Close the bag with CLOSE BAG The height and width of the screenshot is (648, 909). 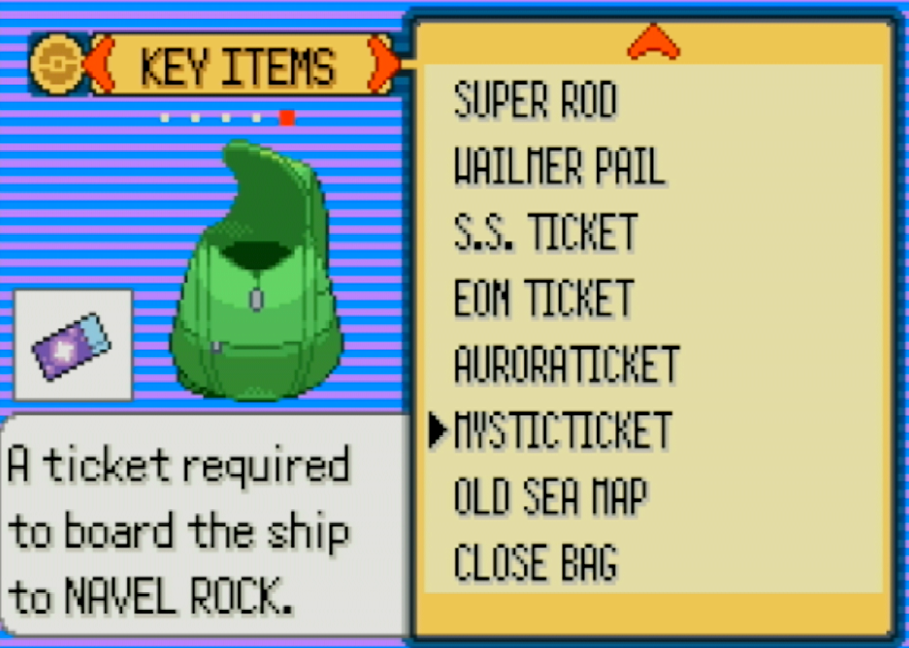pyautogui.click(x=535, y=562)
